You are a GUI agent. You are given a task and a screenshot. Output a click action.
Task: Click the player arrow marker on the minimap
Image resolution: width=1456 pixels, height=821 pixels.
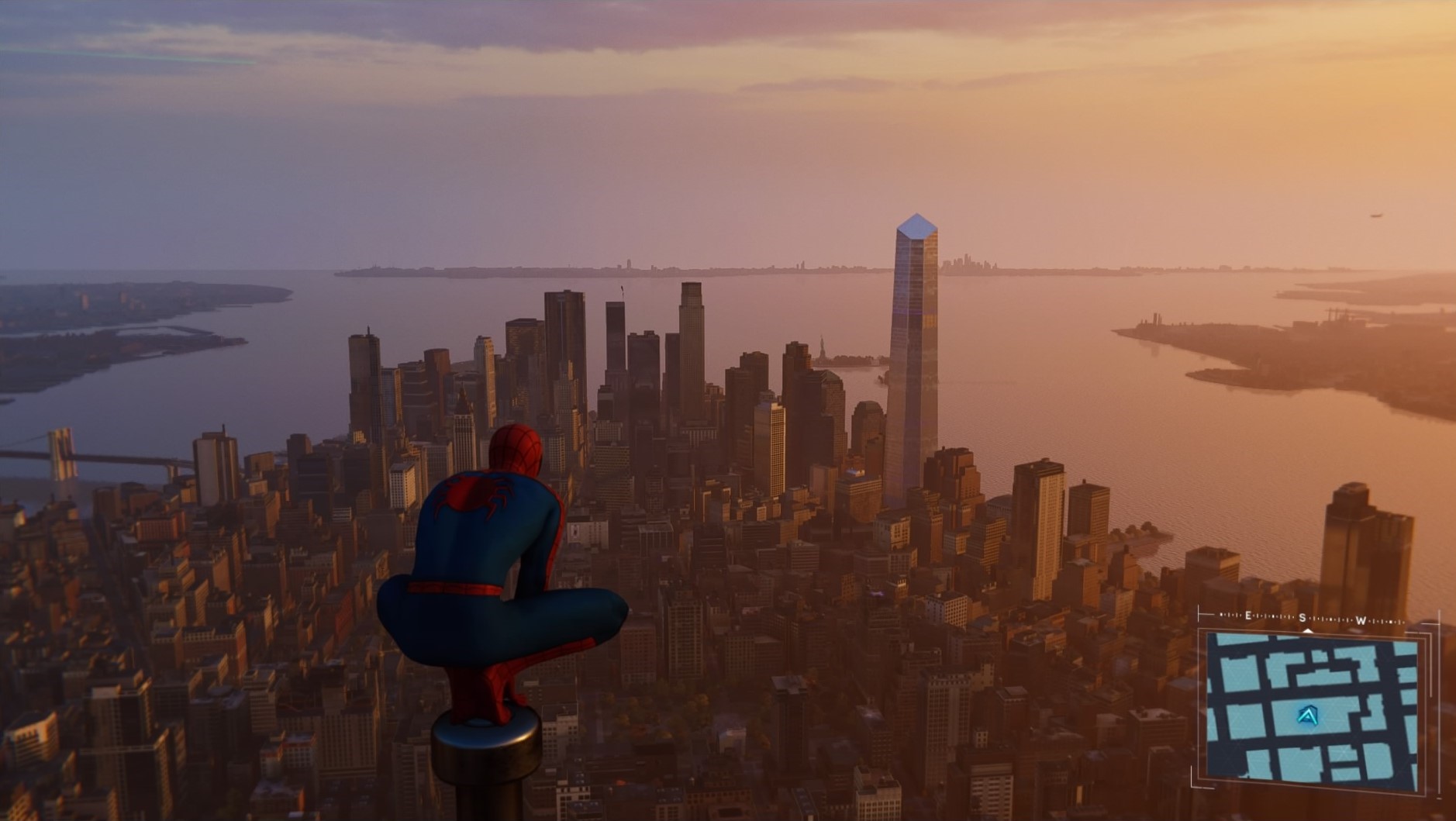[1308, 716]
